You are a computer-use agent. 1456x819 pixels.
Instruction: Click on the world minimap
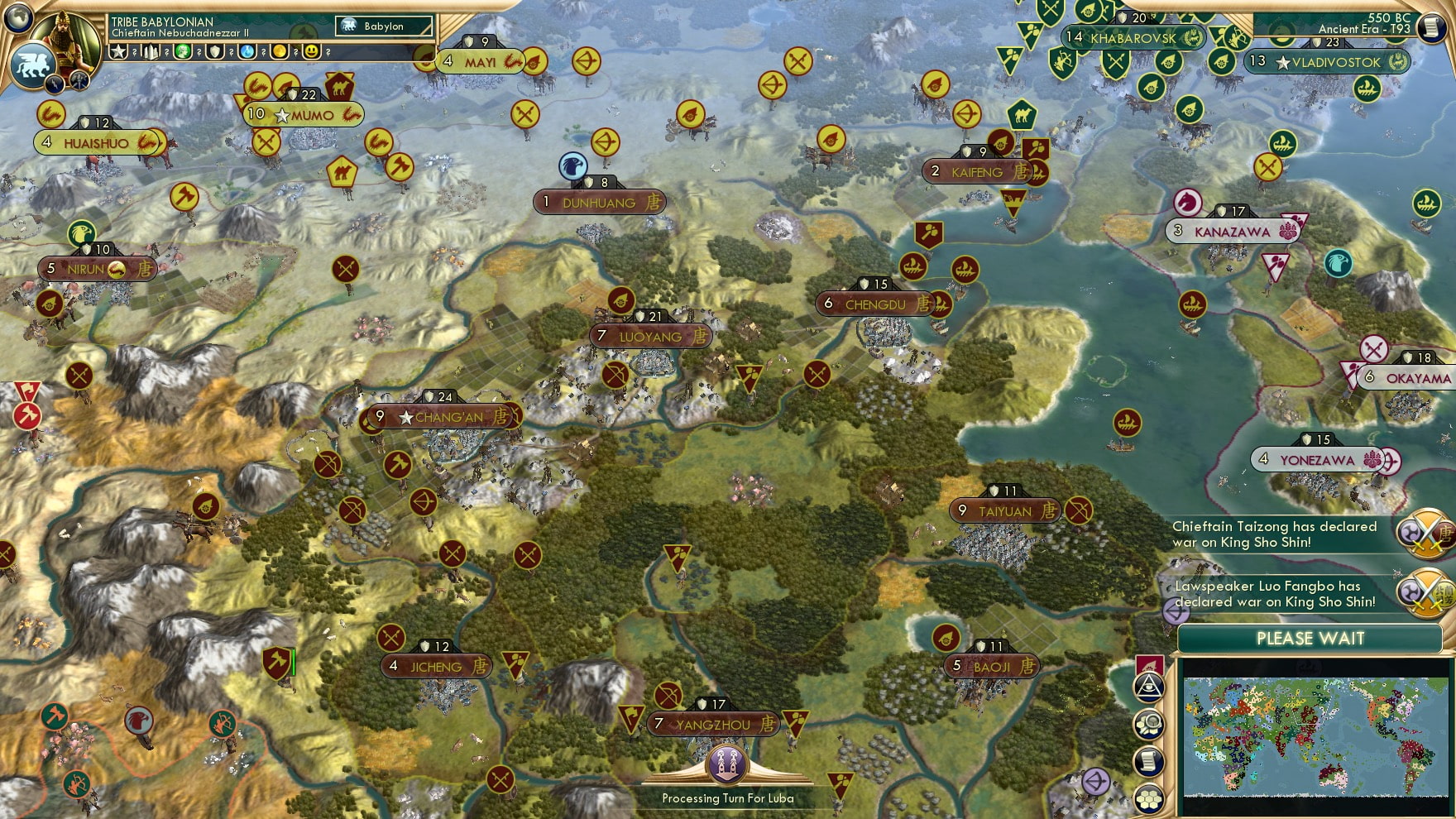click(1315, 736)
